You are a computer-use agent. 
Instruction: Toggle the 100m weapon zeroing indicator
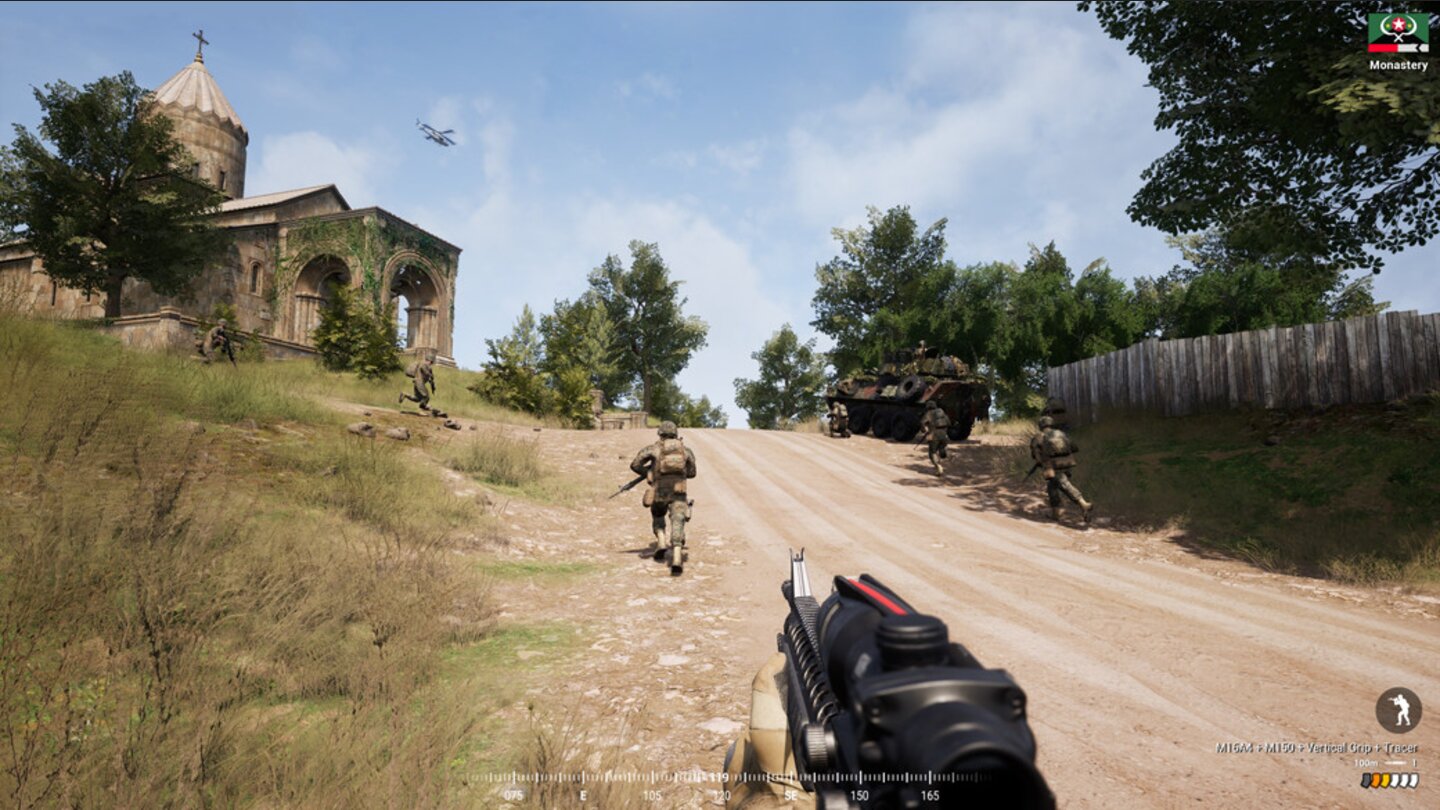pyautogui.click(x=1367, y=763)
